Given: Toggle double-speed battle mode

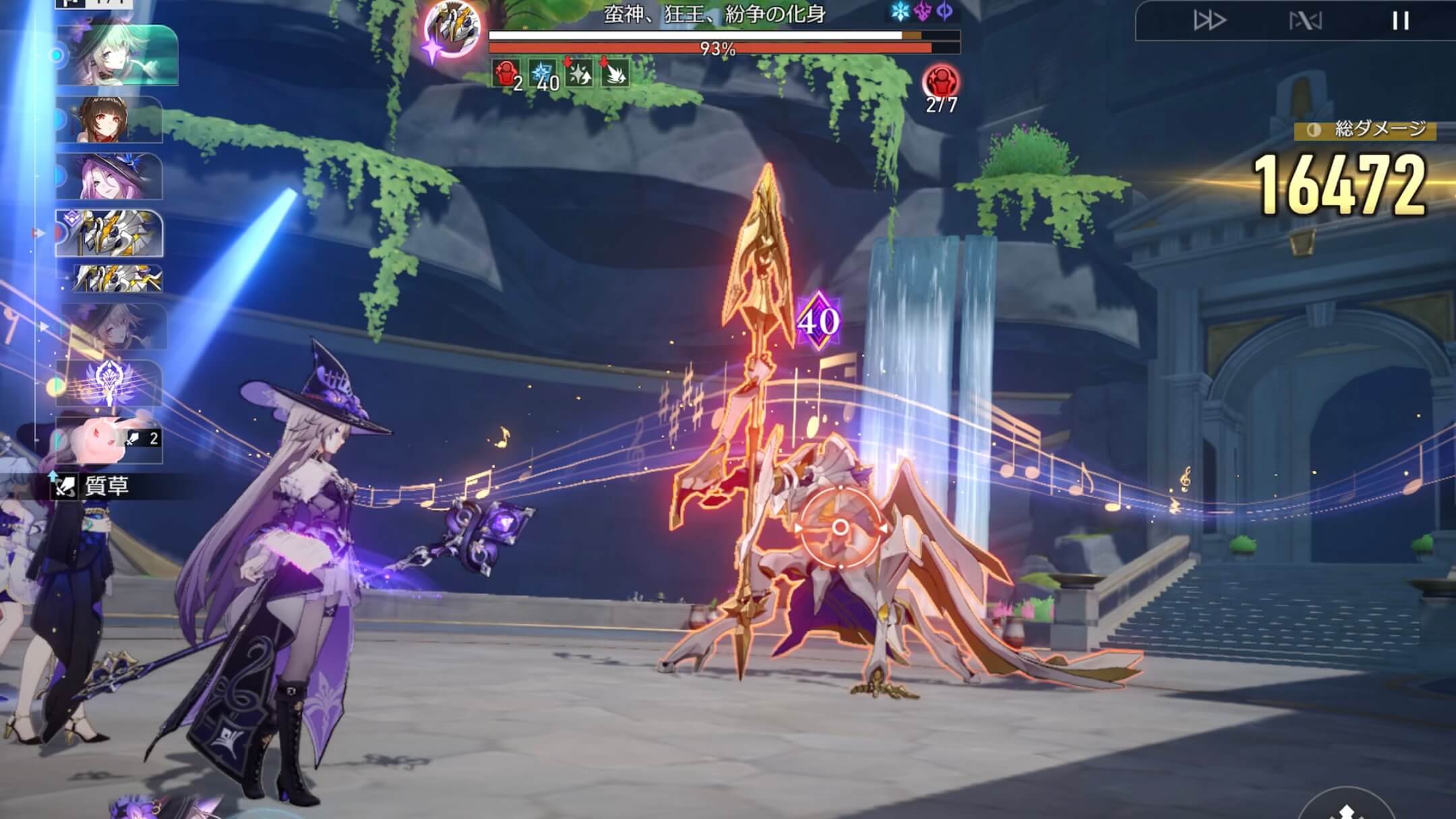Looking at the screenshot, I should click(x=1209, y=21).
